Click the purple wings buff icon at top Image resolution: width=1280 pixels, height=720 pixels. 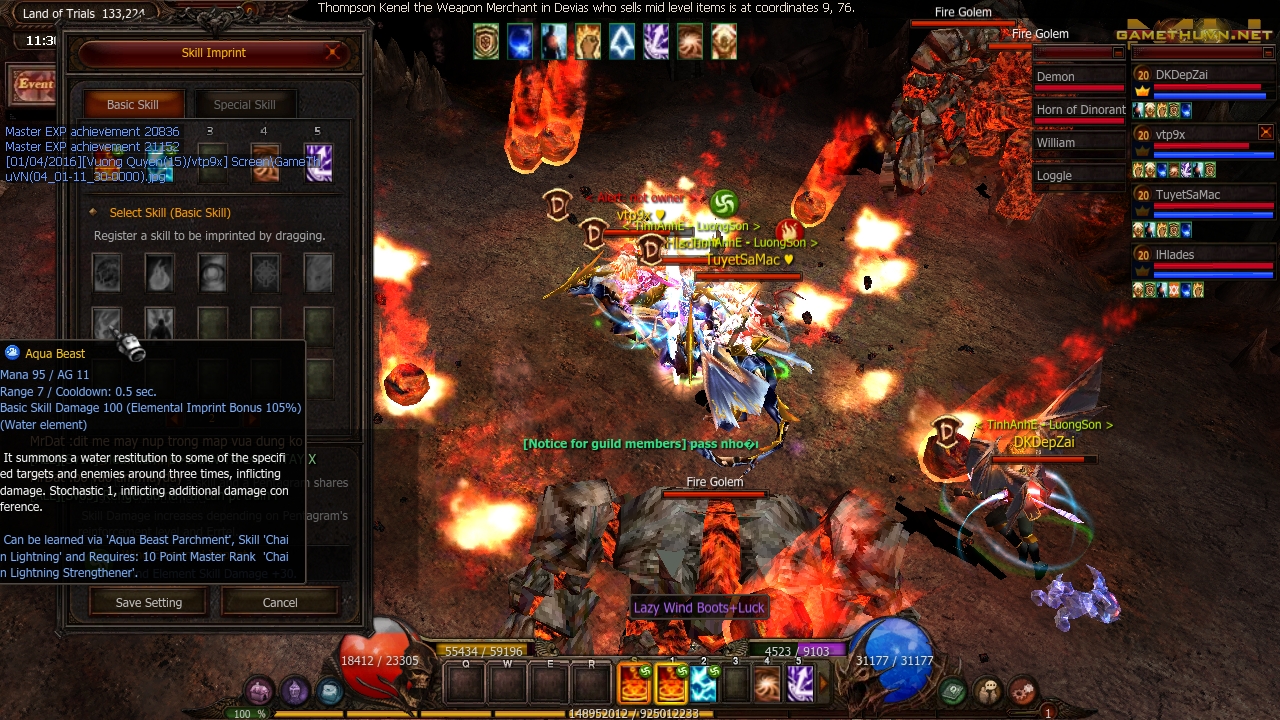pyautogui.click(x=656, y=41)
